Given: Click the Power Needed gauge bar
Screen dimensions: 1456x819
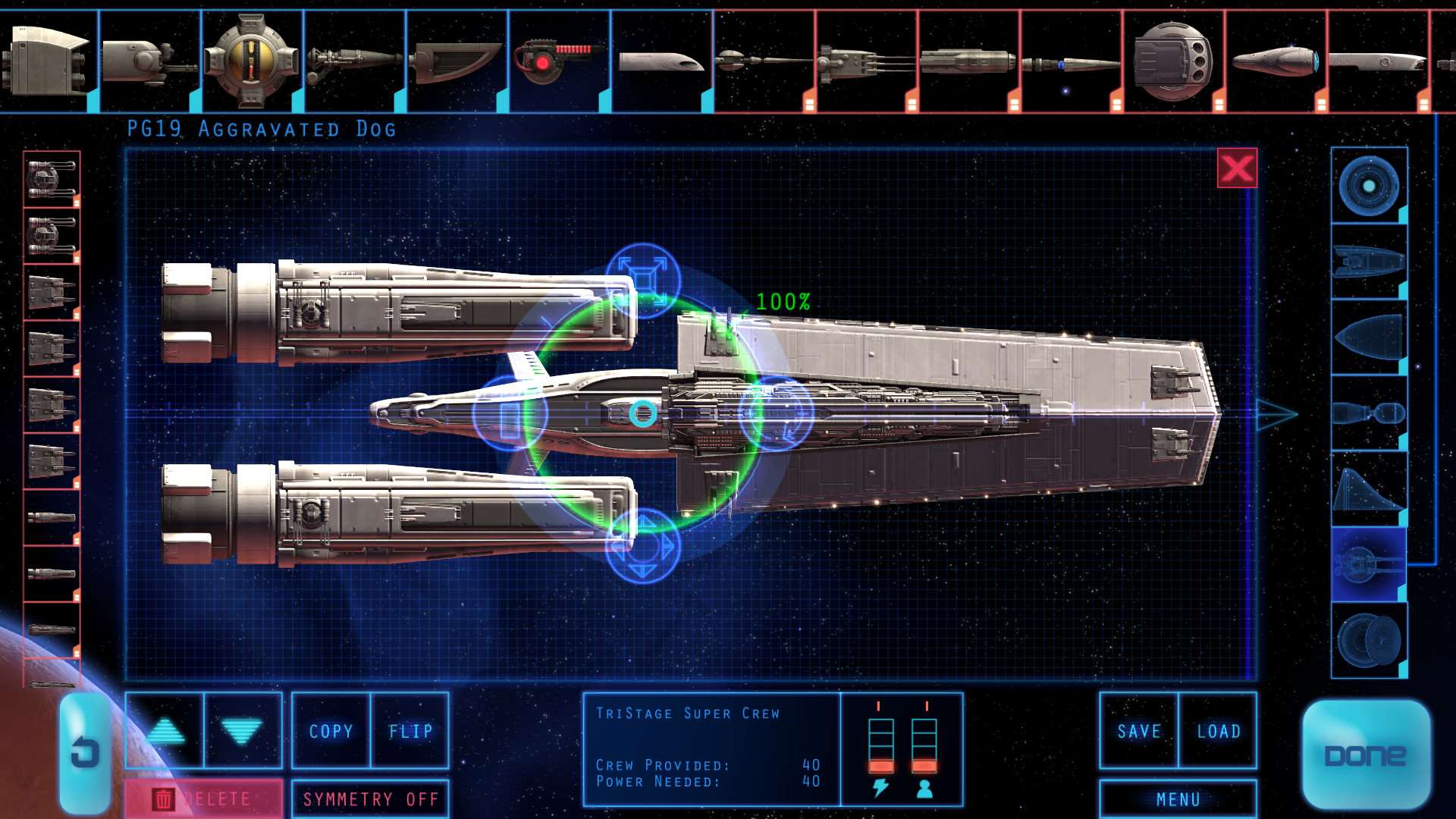Looking at the screenshot, I should [x=880, y=747].
